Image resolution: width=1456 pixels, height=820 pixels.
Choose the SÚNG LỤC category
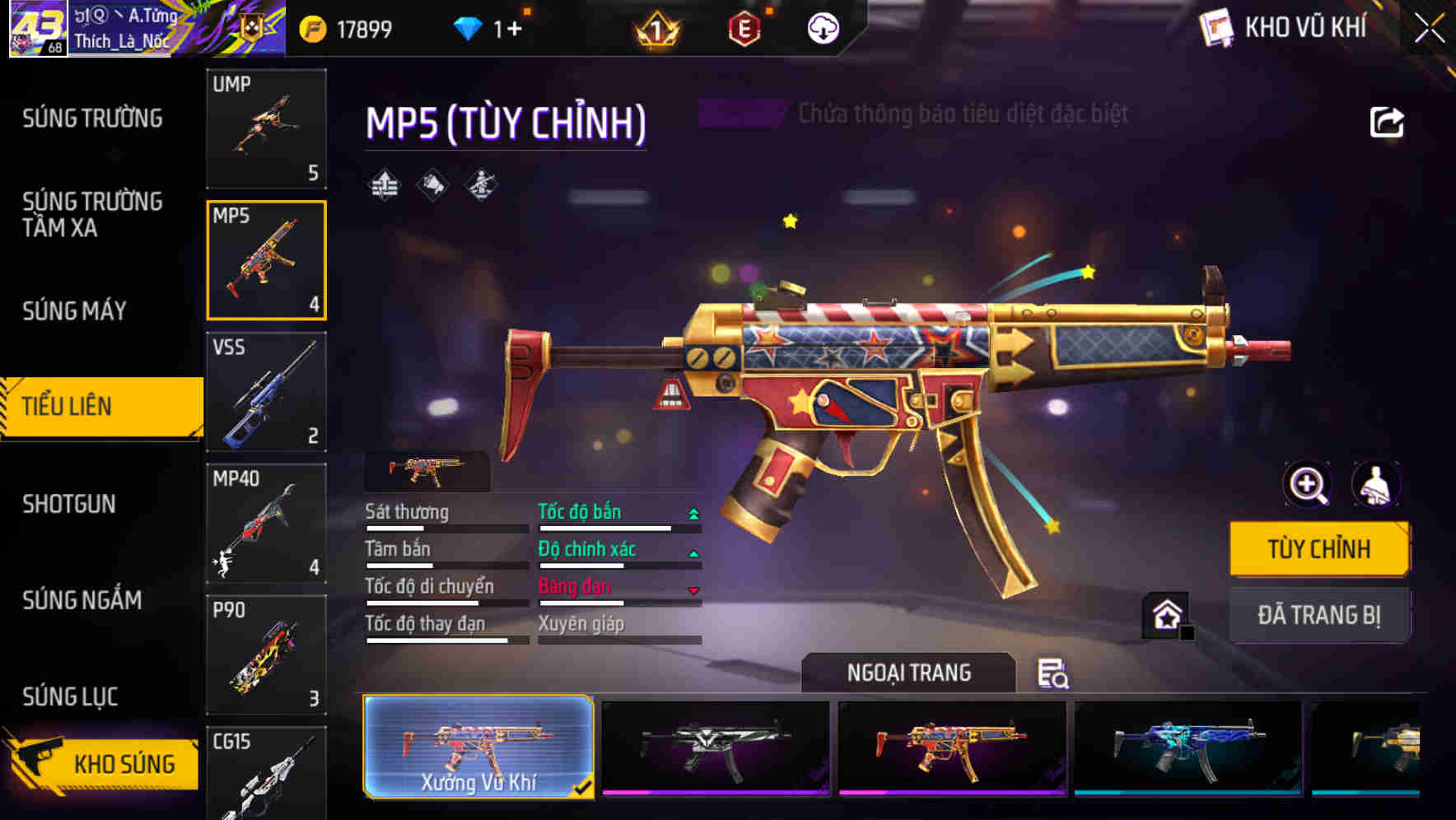pyautogui.click(x=70, y=697)
